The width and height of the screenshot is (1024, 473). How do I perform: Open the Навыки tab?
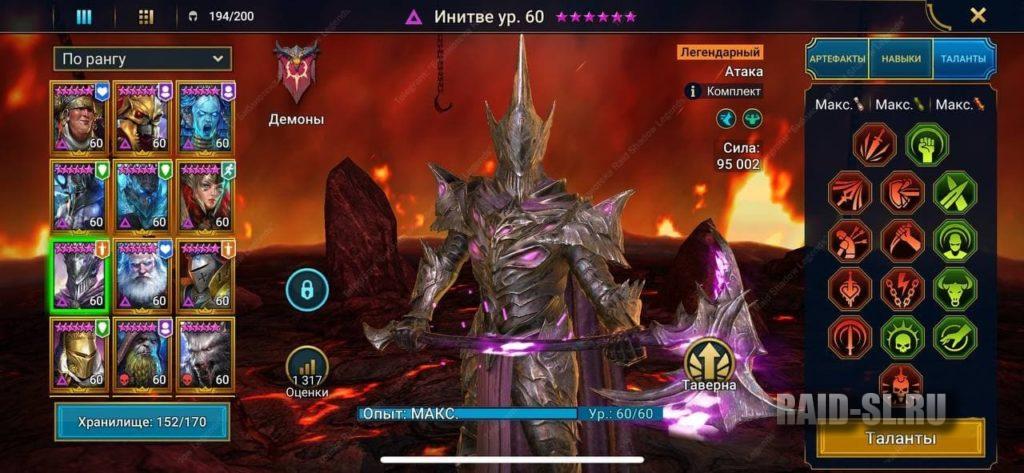click(x=901, y=59)
